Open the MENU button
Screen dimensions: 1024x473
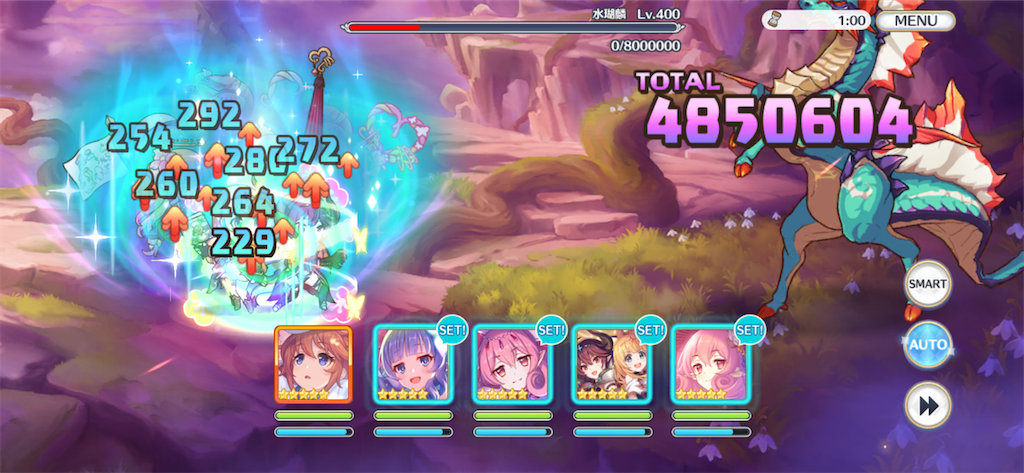click(x=916, y=20)
